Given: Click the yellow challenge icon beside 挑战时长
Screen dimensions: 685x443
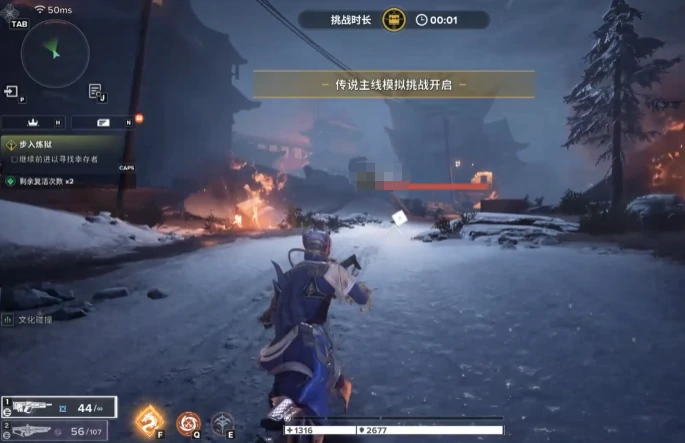Looking at the screenshot, I should (x=395, y=19).
